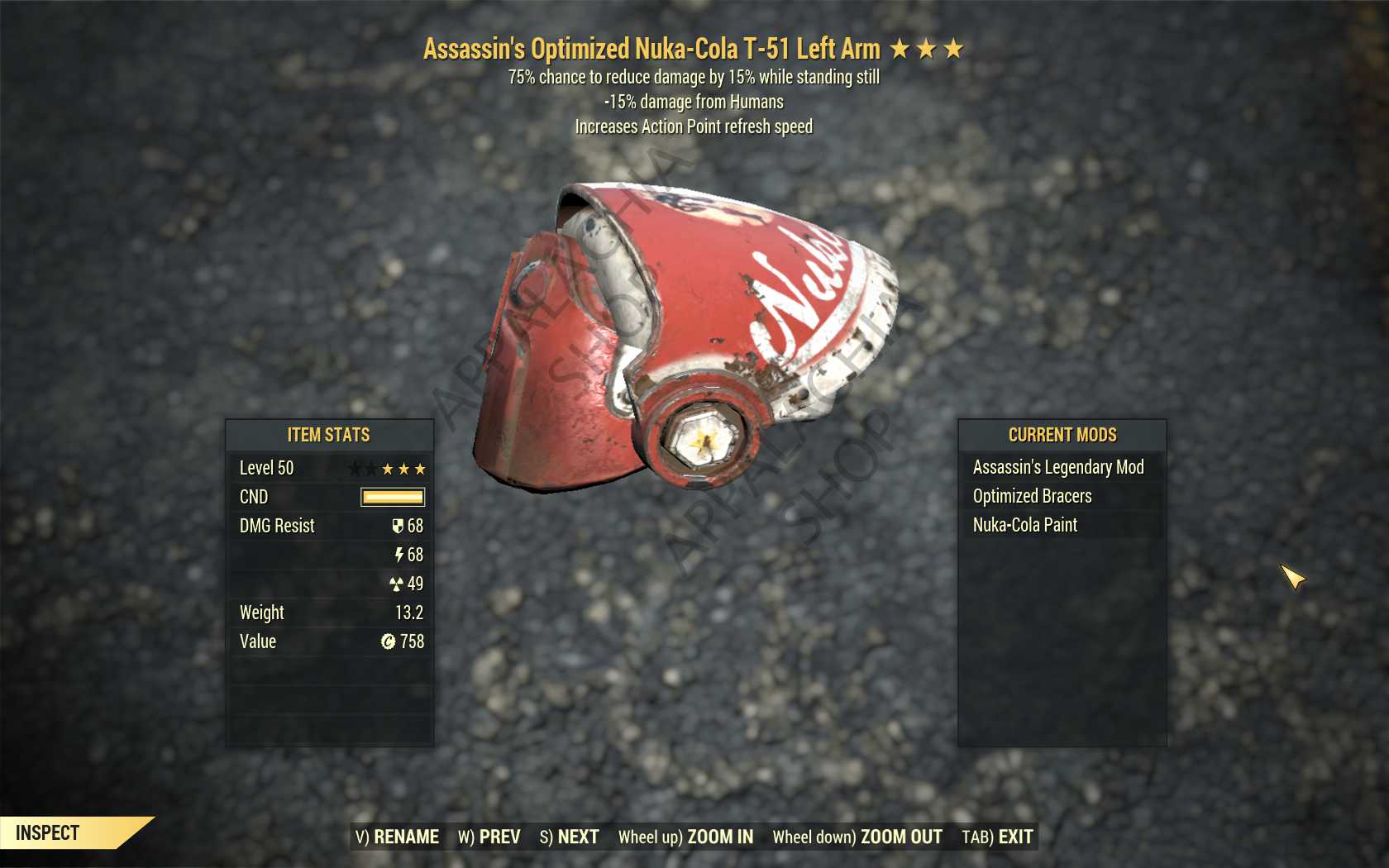Go to the previous item with Prev

tap(489, 837)
